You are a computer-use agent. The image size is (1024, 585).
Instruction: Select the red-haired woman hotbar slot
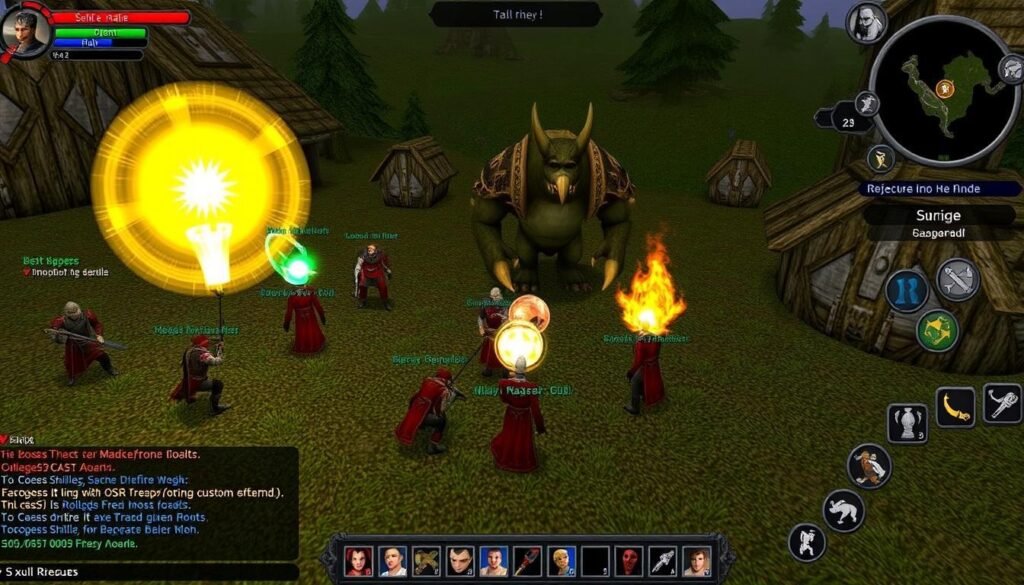click(x=359, y=561)
